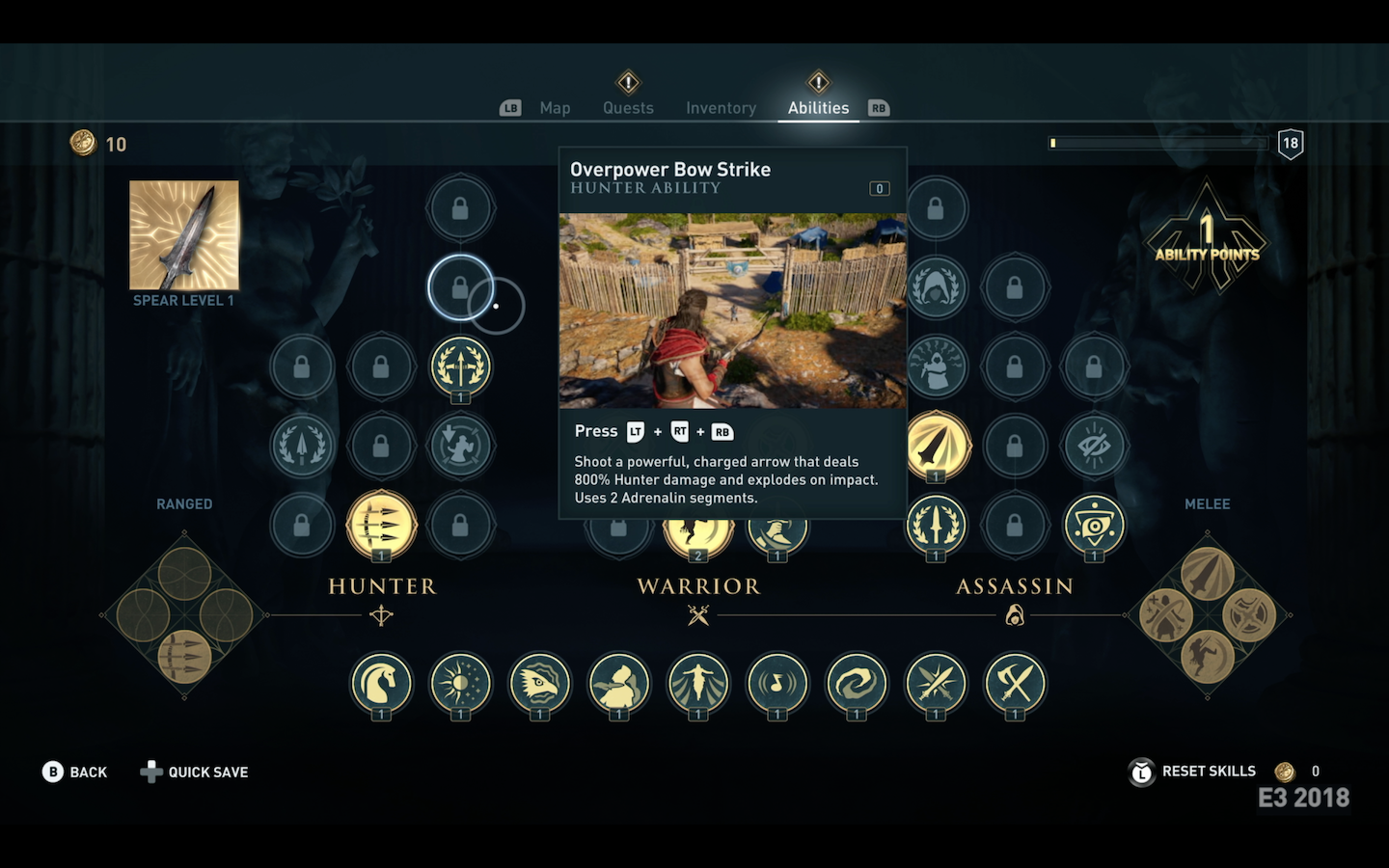Viewport: 1389px width, 868px height.
Task: Select the Abilities tab
Action: pyautogui.click(x=818, y=108)
